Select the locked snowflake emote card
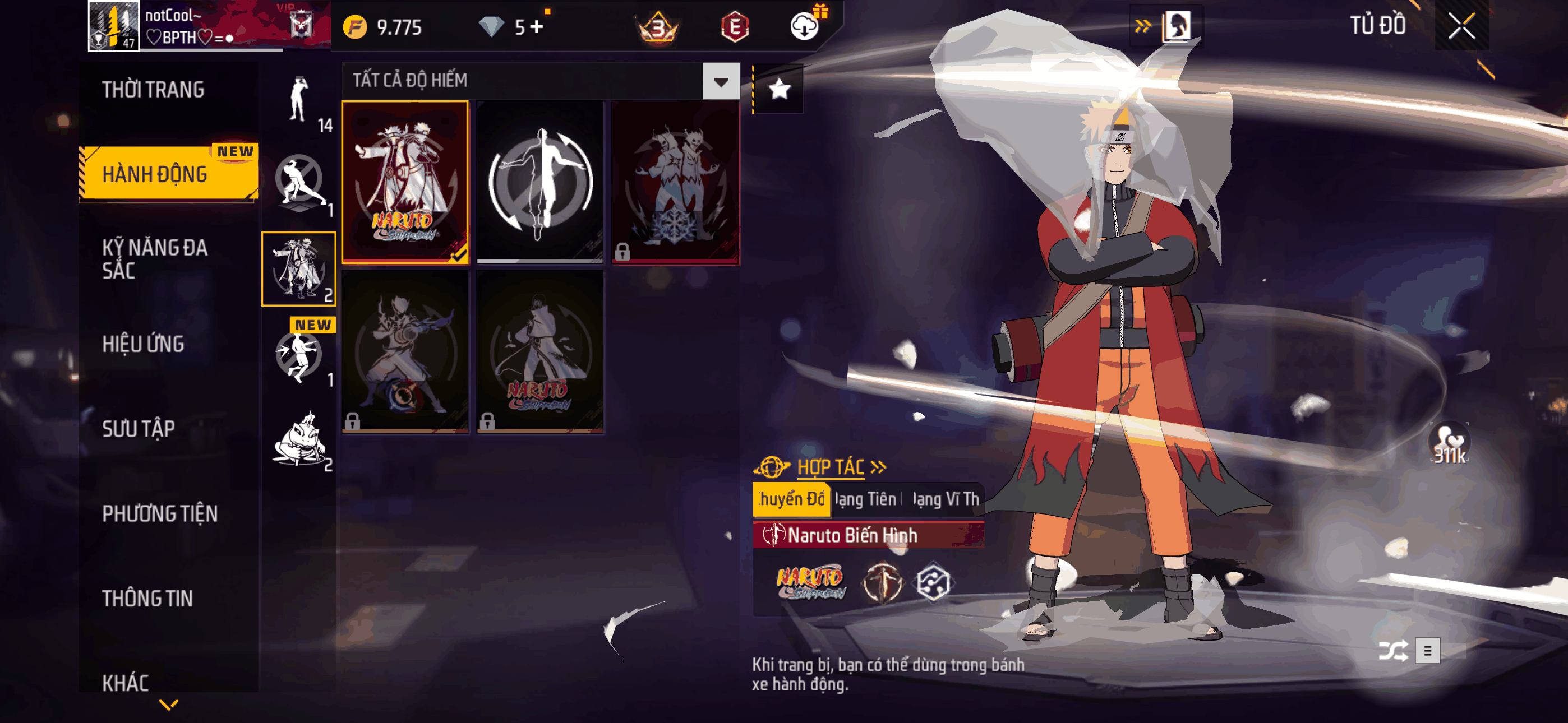This screenshot has height=723, width=1568. click(675, 182)
